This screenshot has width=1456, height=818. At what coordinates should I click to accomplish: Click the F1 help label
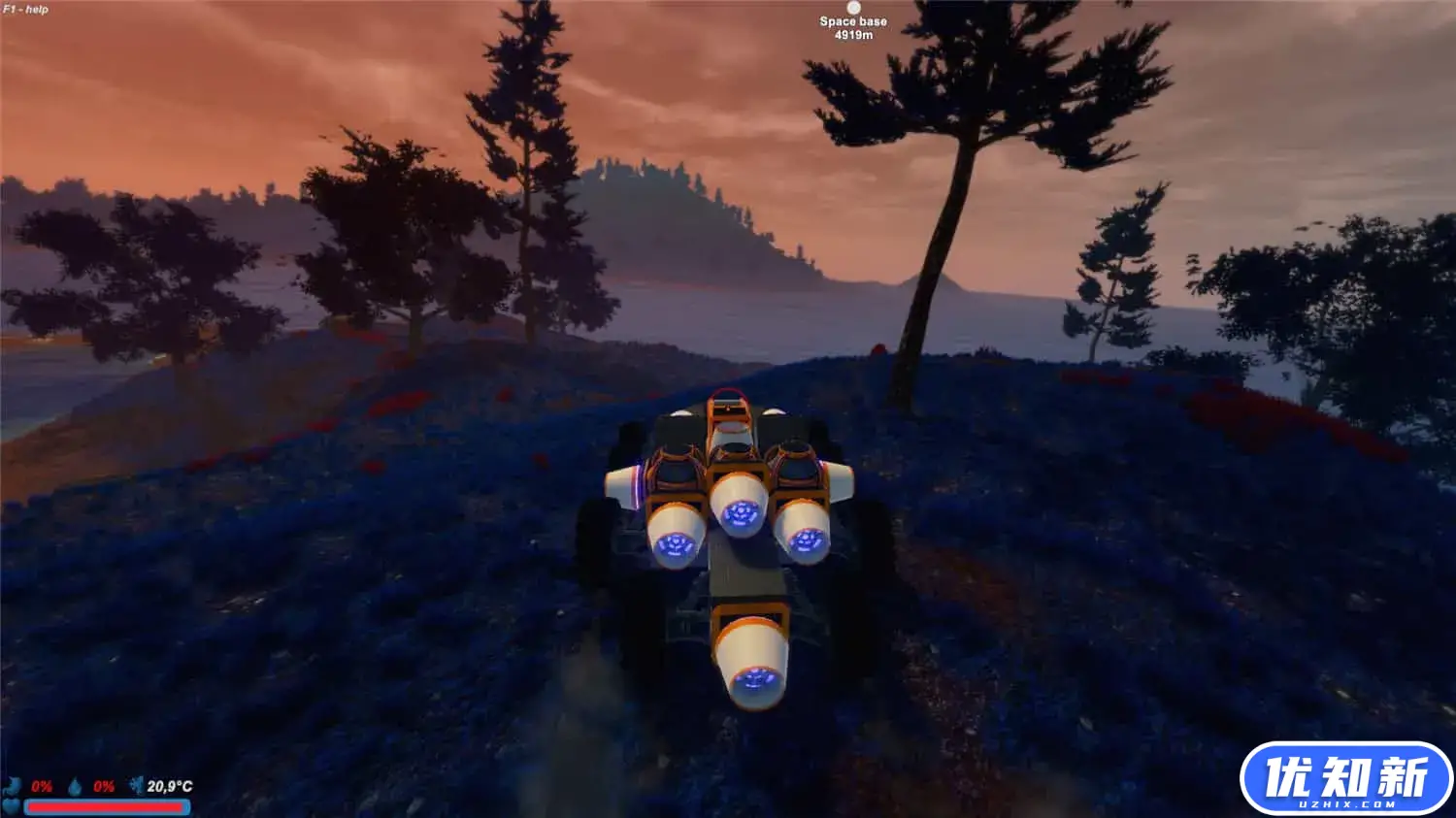pos(26,9)
